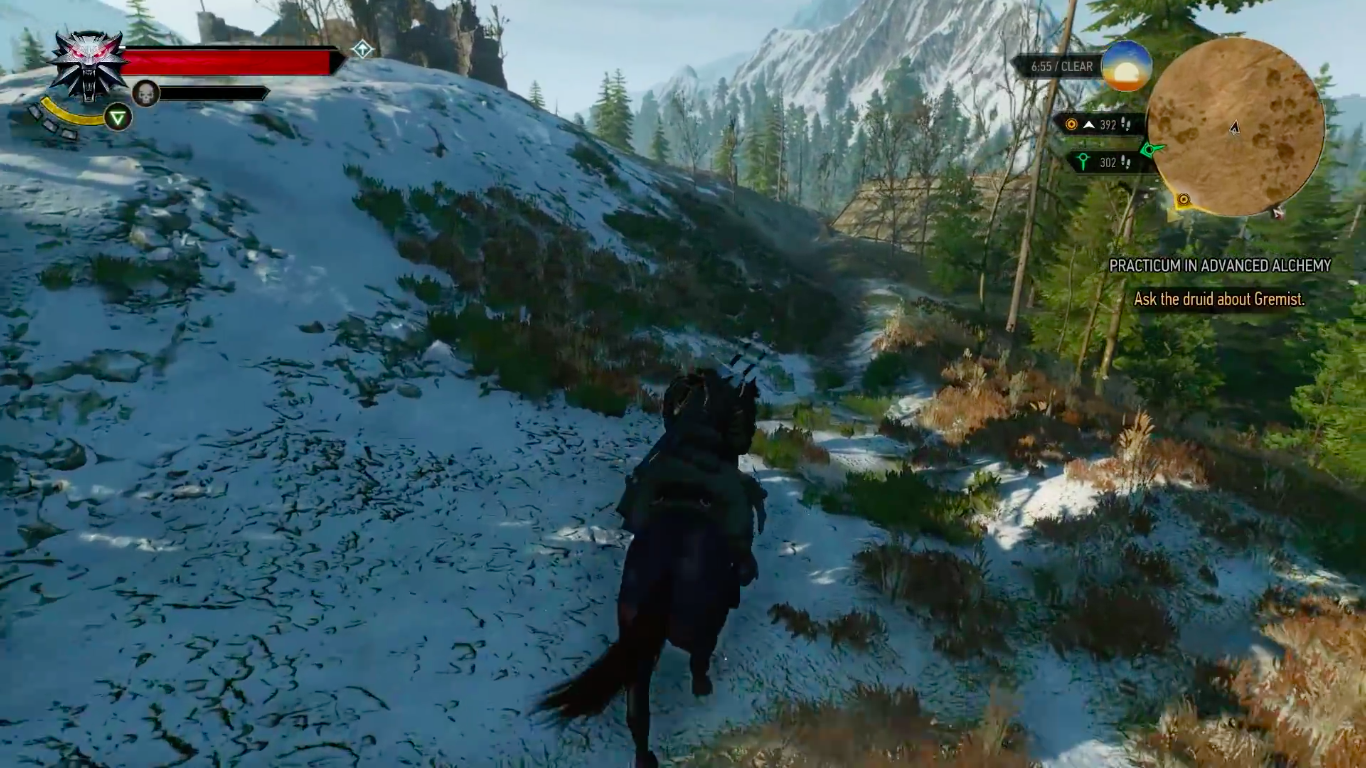
Task: Open the Practicum in Advanced Alchemy quest
Action: [x=1219, y=266]
